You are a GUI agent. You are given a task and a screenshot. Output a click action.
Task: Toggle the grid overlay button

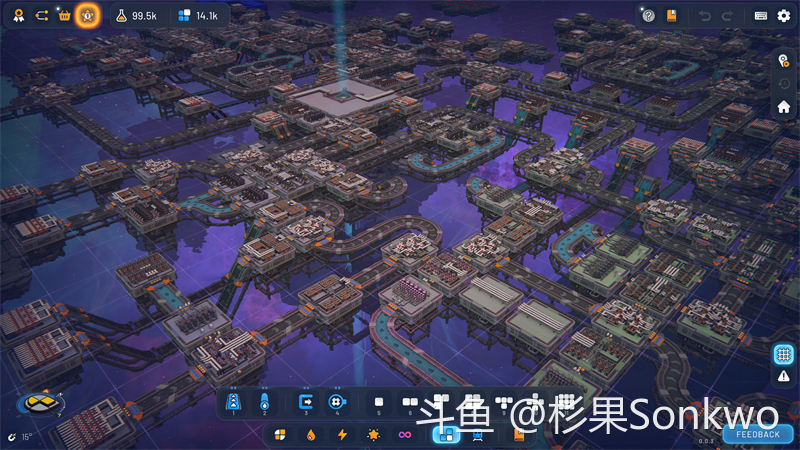tap(784, 354)
